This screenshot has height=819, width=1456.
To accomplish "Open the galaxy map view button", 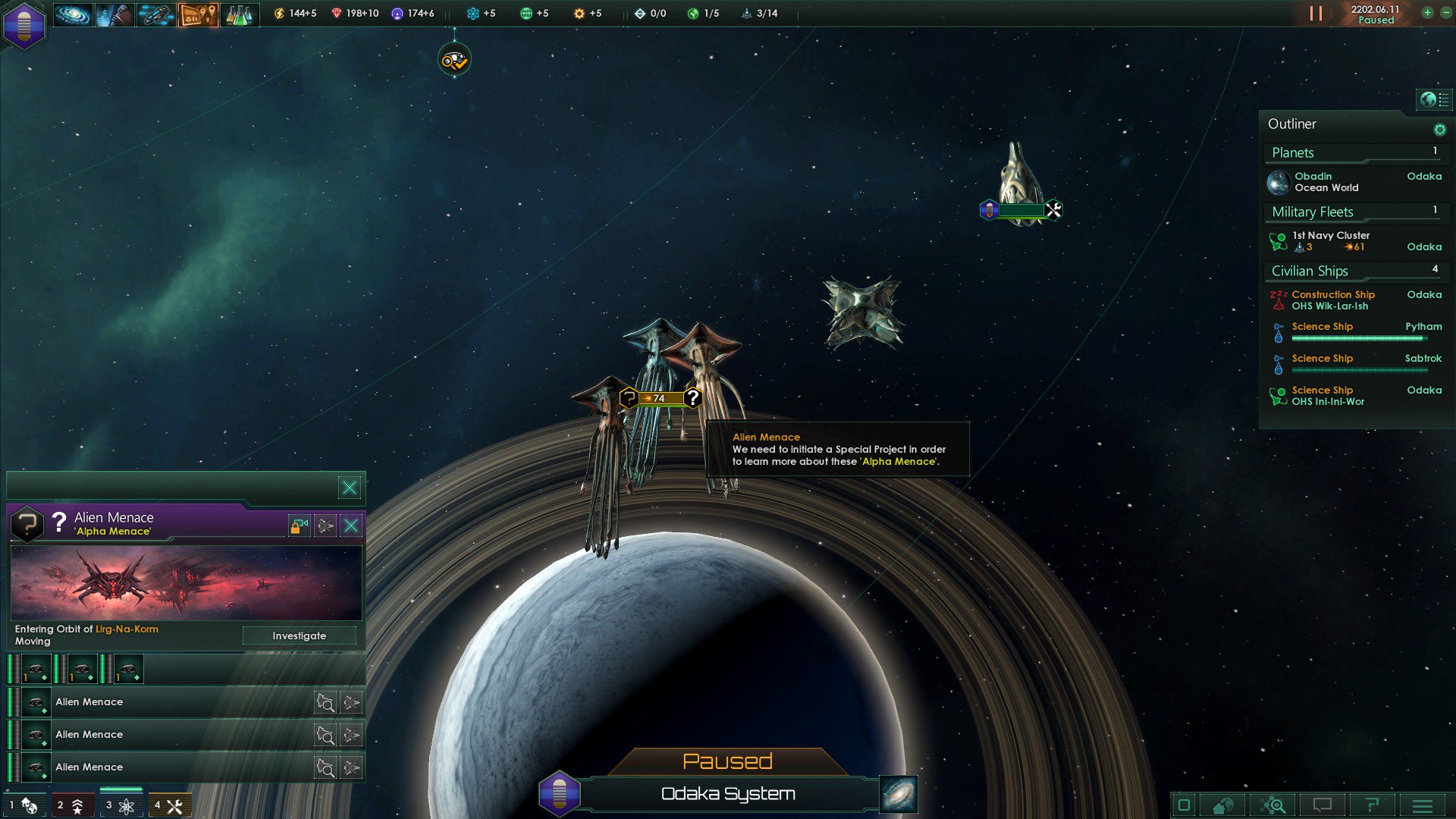I will (x=899, y=794).
